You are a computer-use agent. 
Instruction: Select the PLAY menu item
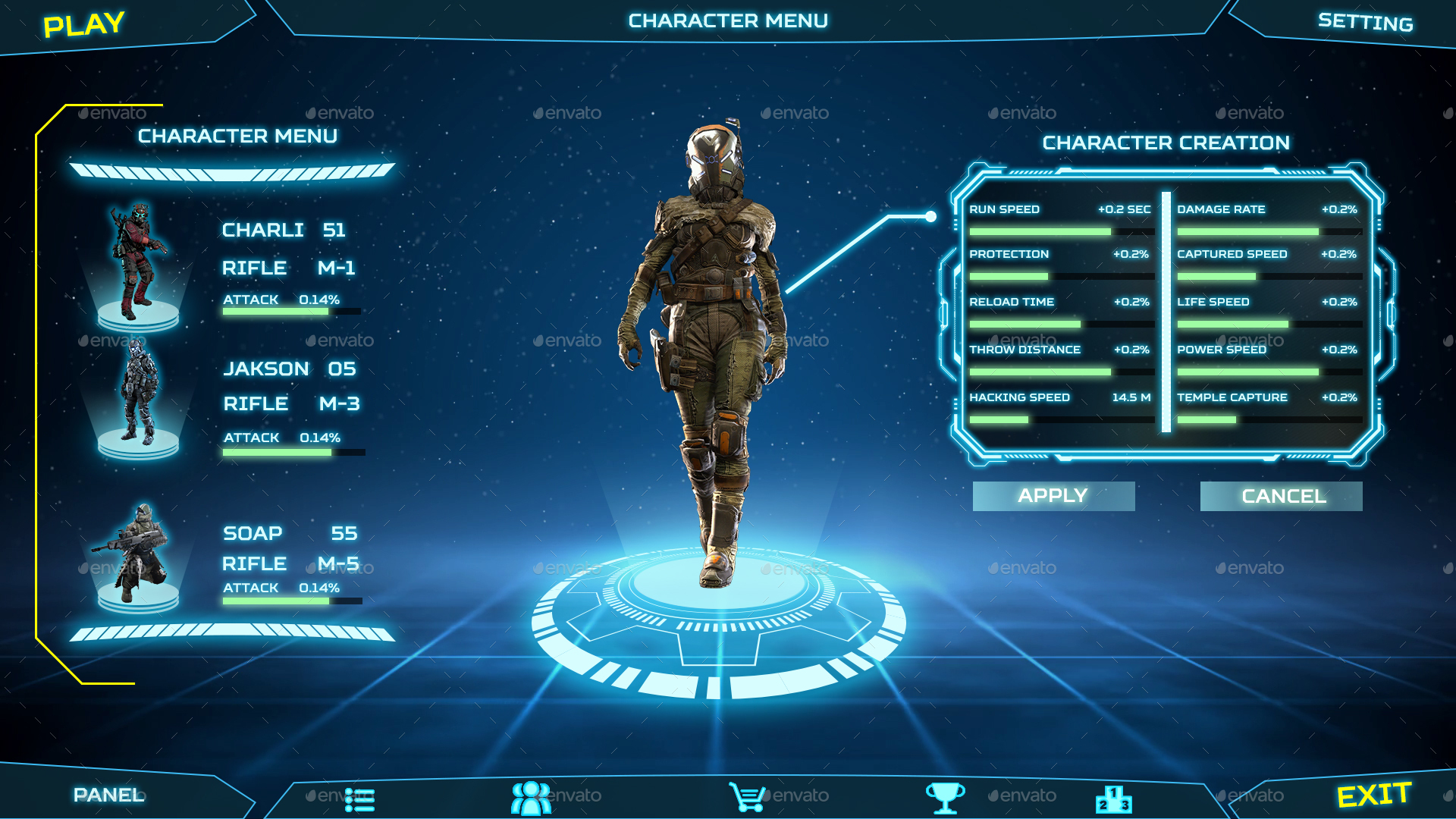[81, 24]
